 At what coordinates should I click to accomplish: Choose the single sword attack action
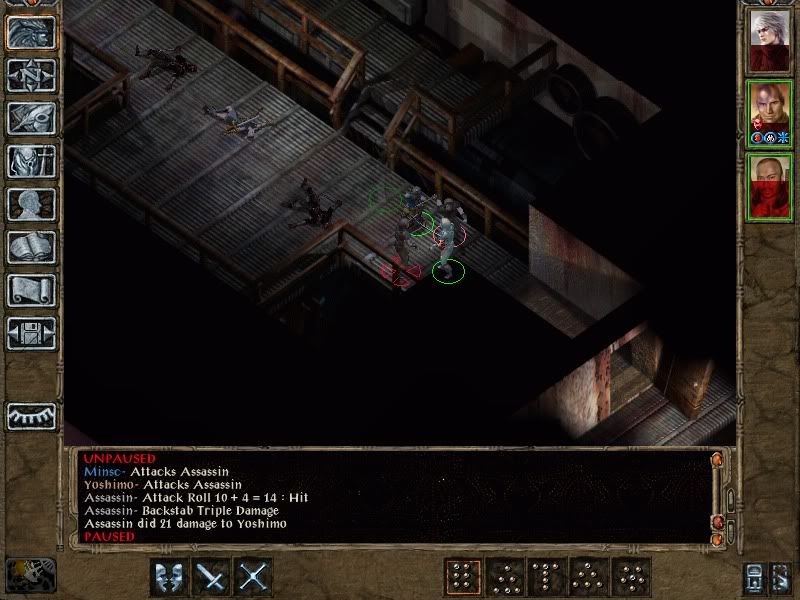(x=212, y=577)
